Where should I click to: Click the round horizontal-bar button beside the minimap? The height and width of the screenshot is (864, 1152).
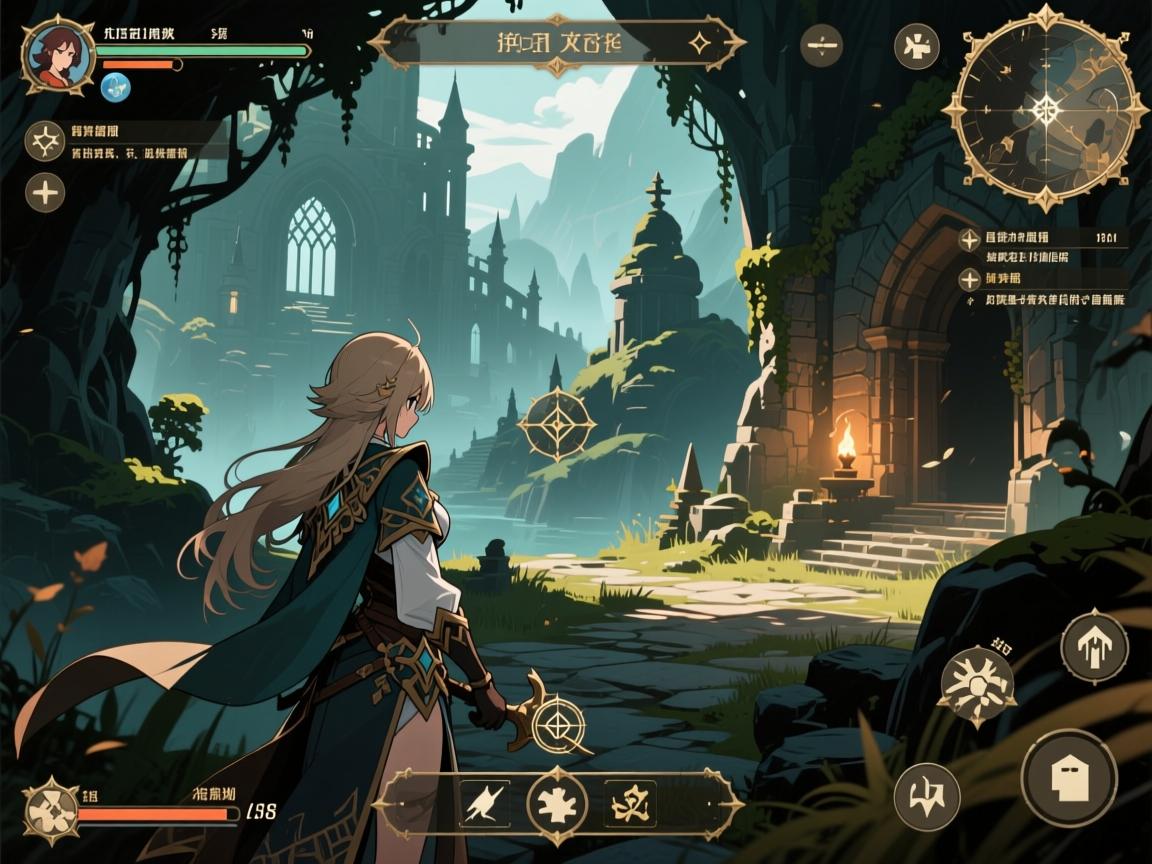(x=821, y=46)
